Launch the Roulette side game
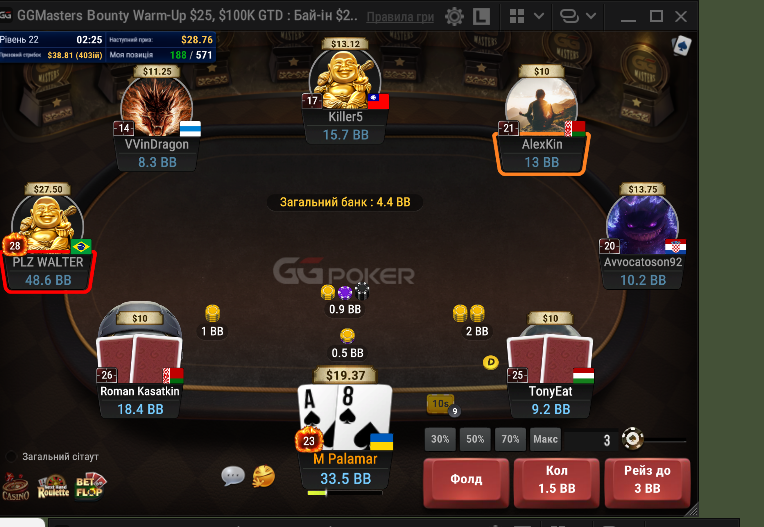The width and height of the screenshot is (764, 527). pyautogui.click(x=53, y=486)
